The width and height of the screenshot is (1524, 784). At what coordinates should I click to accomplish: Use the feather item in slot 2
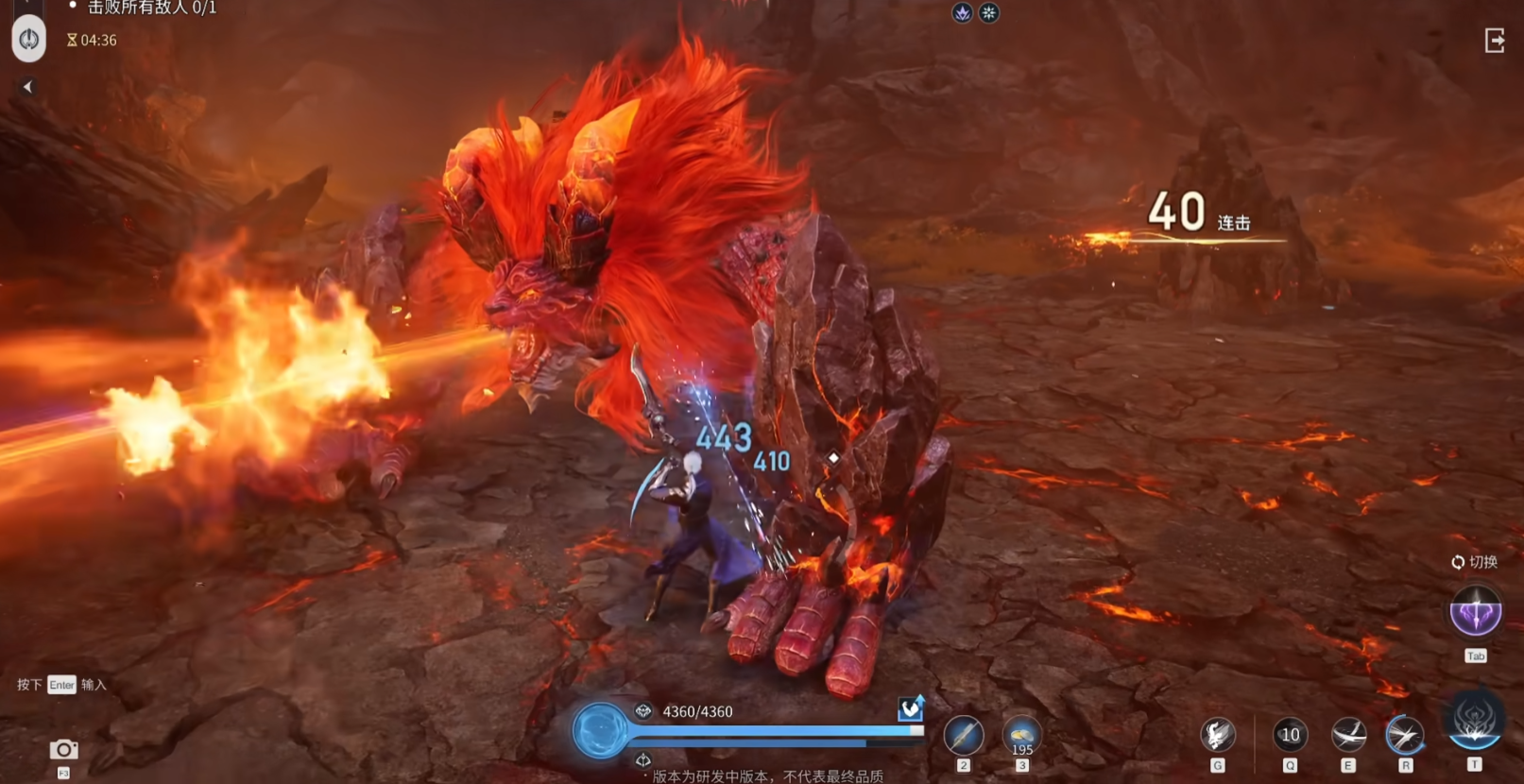click(x=963, y=735)
